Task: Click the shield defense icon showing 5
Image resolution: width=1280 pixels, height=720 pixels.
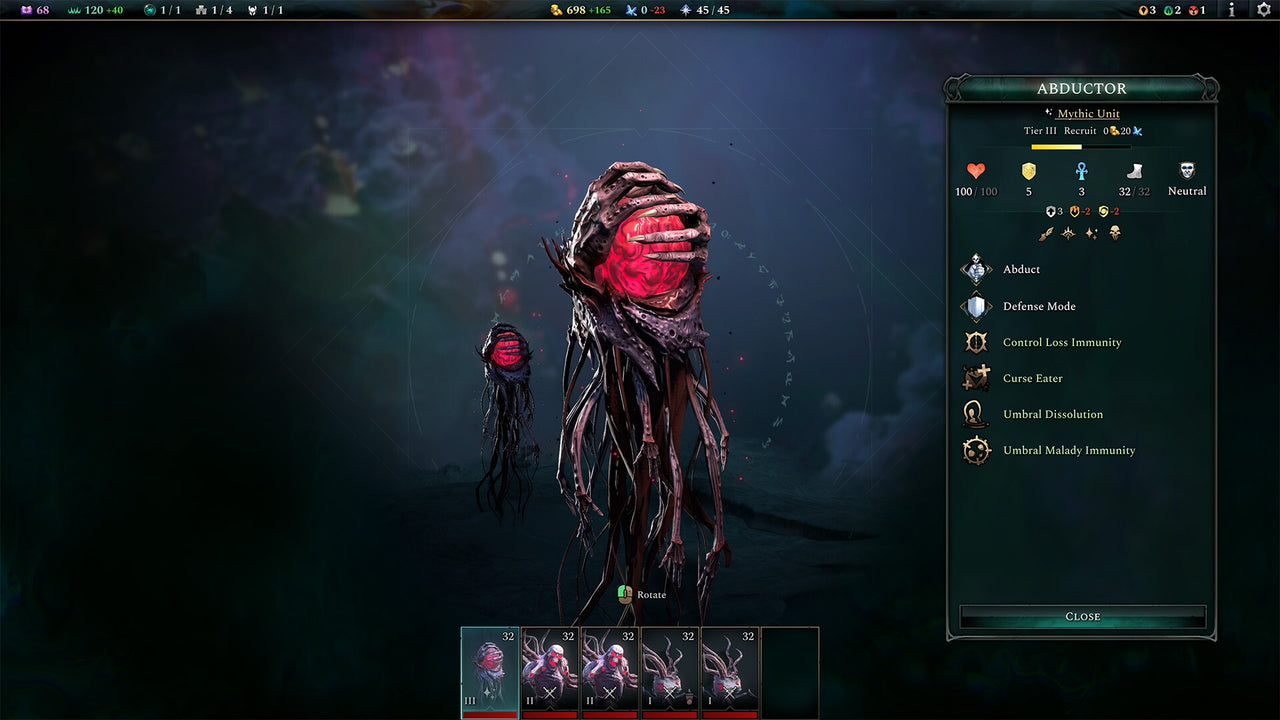Action: tap(1028, 171)
